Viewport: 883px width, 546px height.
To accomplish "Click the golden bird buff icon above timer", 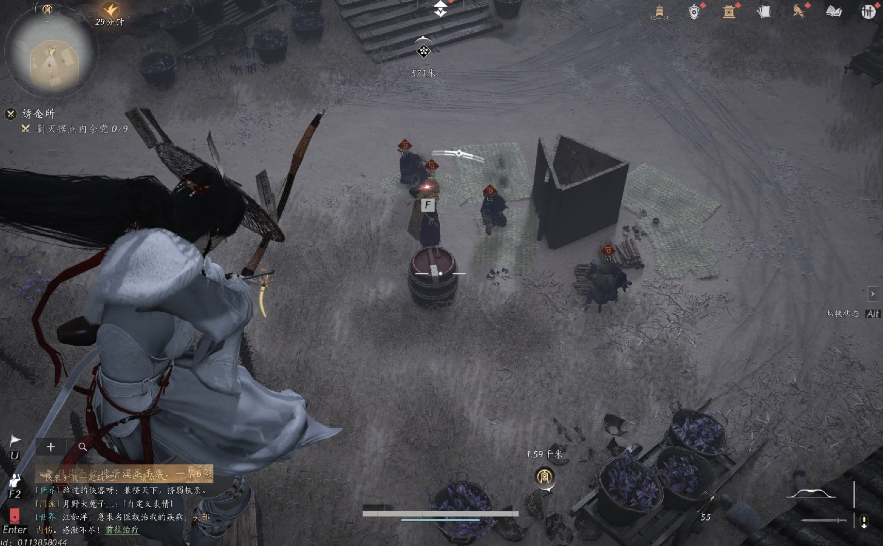I will click(x=110, y=9).
